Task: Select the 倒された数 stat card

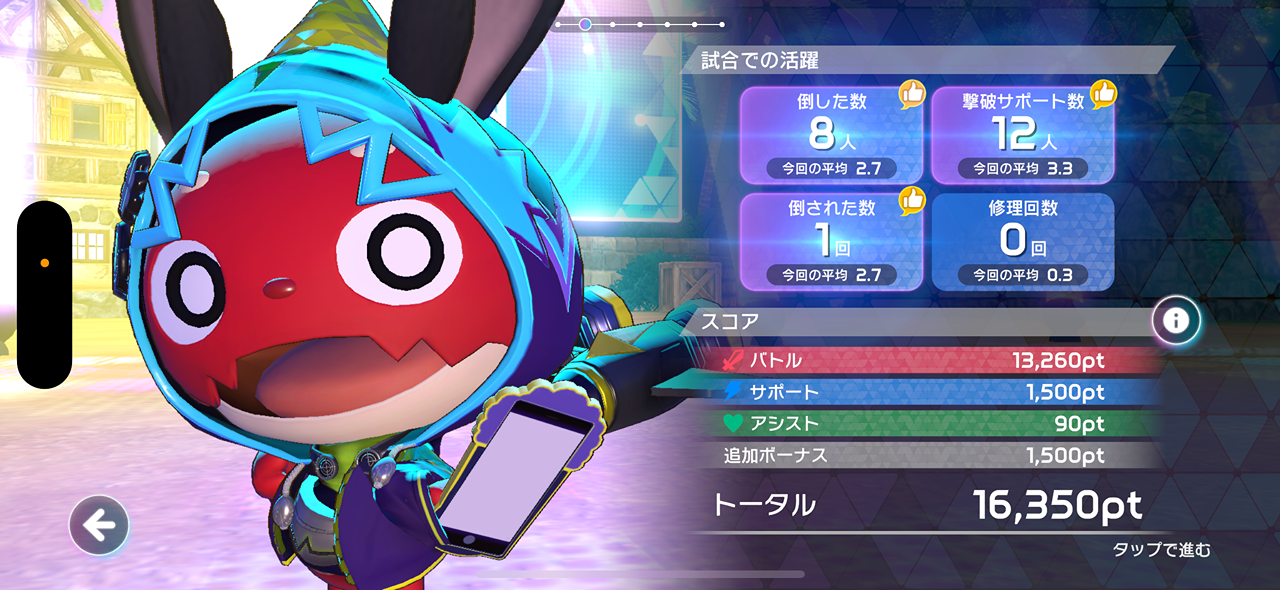Action: pos(831,241)
